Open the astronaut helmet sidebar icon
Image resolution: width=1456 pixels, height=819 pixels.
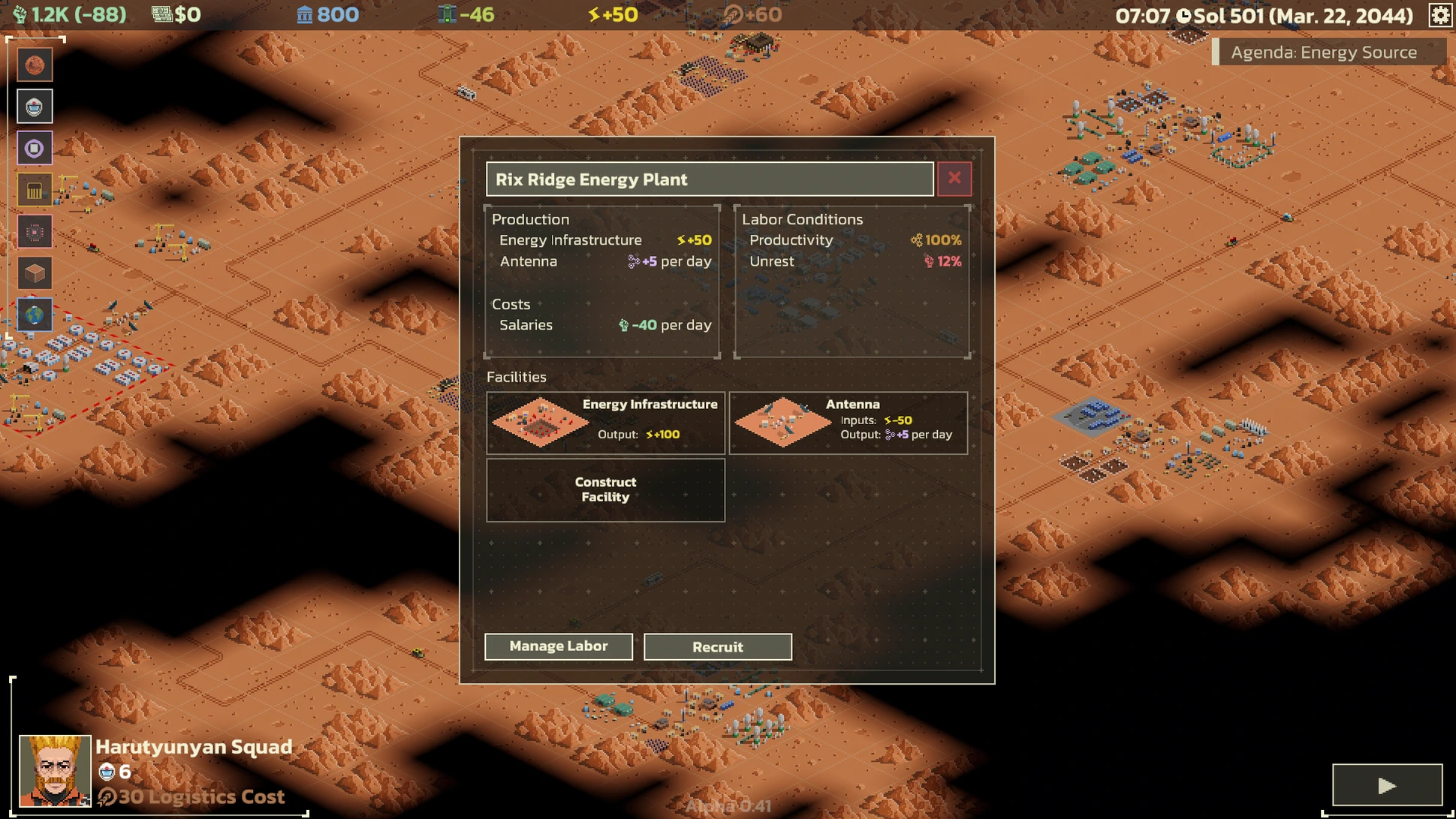[x=35, y=107]
